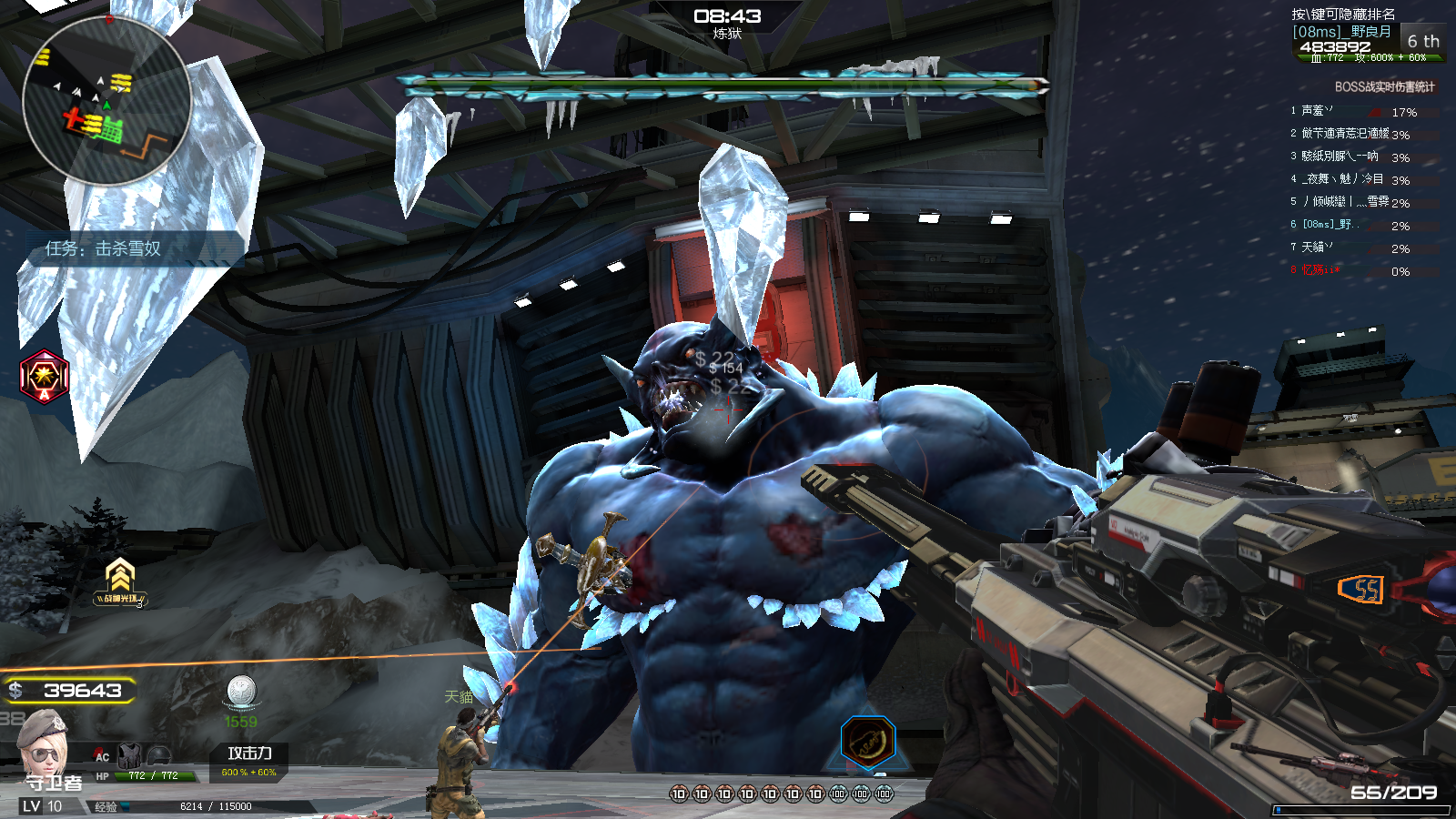Screen dimensions: 1456x819
Task: Click the silver coin icon above 1559
Action: pyautogui.click(x=241, y=692)
